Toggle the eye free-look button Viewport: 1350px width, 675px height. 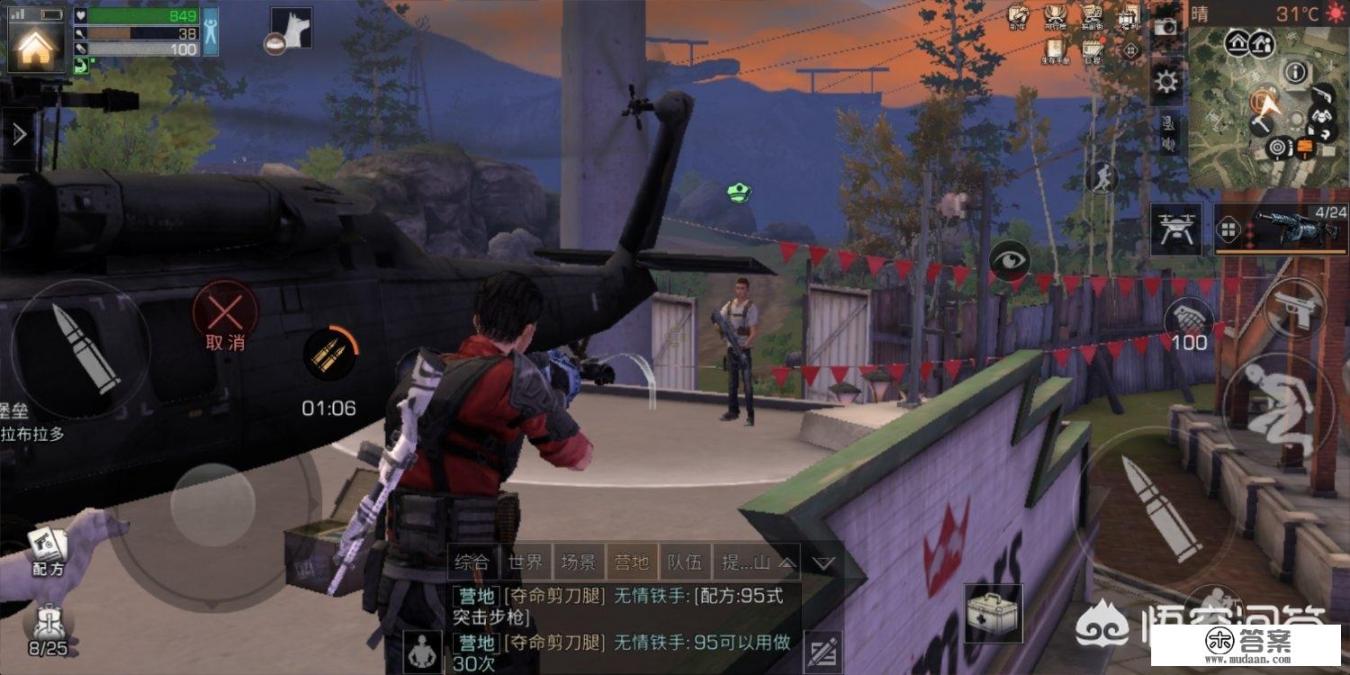coord(1009,261)
